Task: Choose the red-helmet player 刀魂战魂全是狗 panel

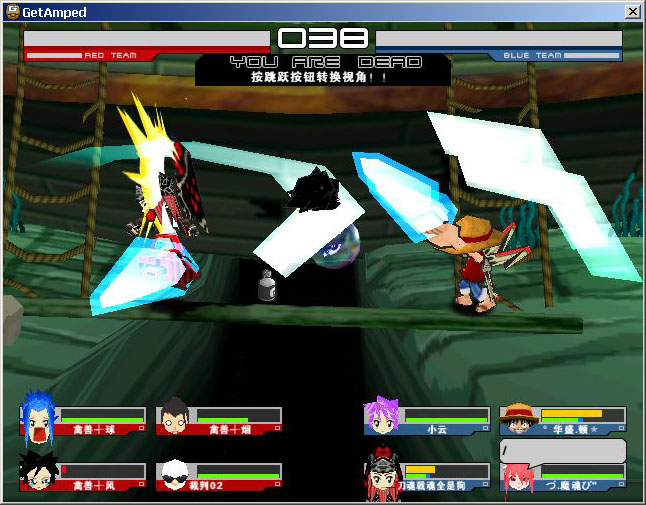Action: [427, 475]
